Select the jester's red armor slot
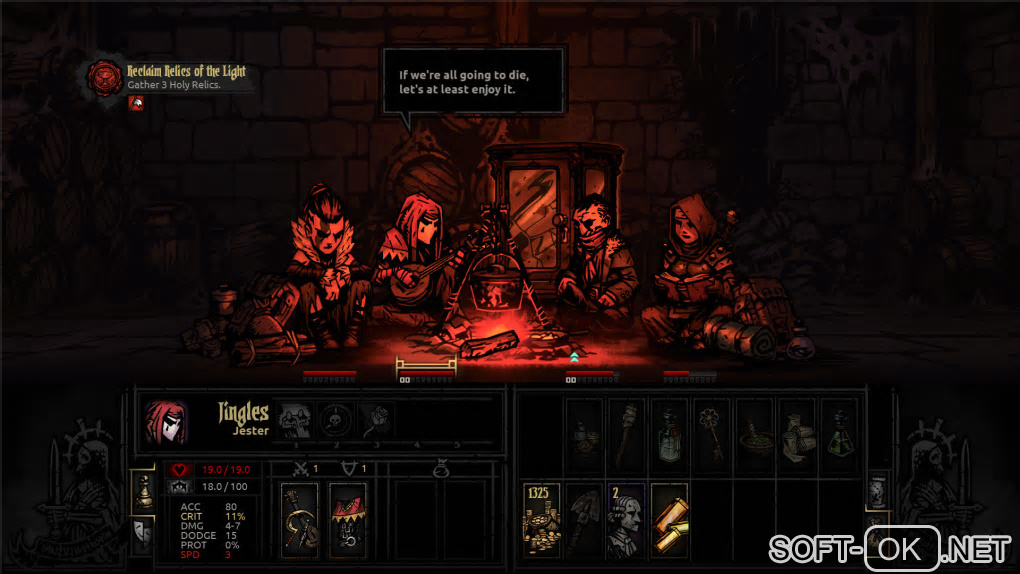This screenshot has width=1020, height=574. click(347, 520)
